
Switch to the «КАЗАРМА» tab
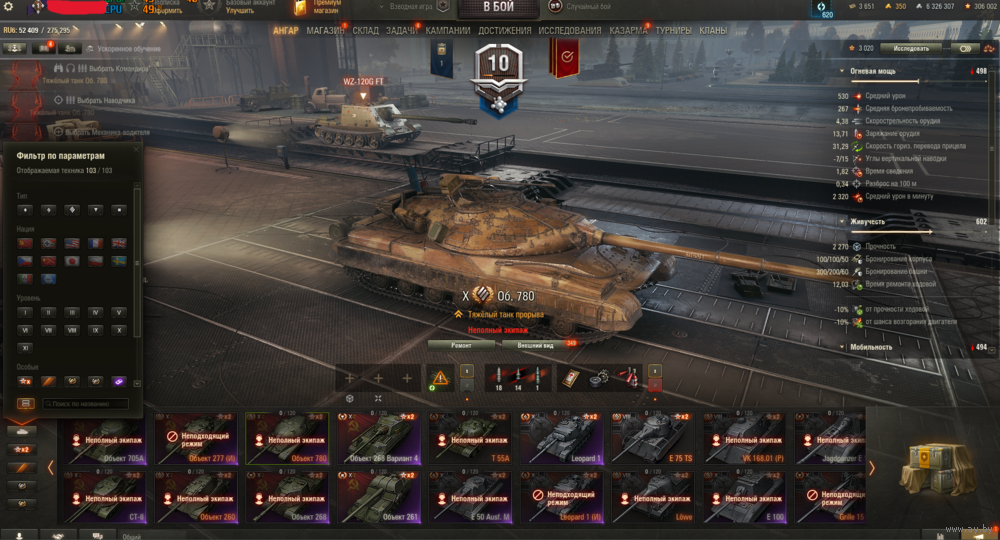629,30
